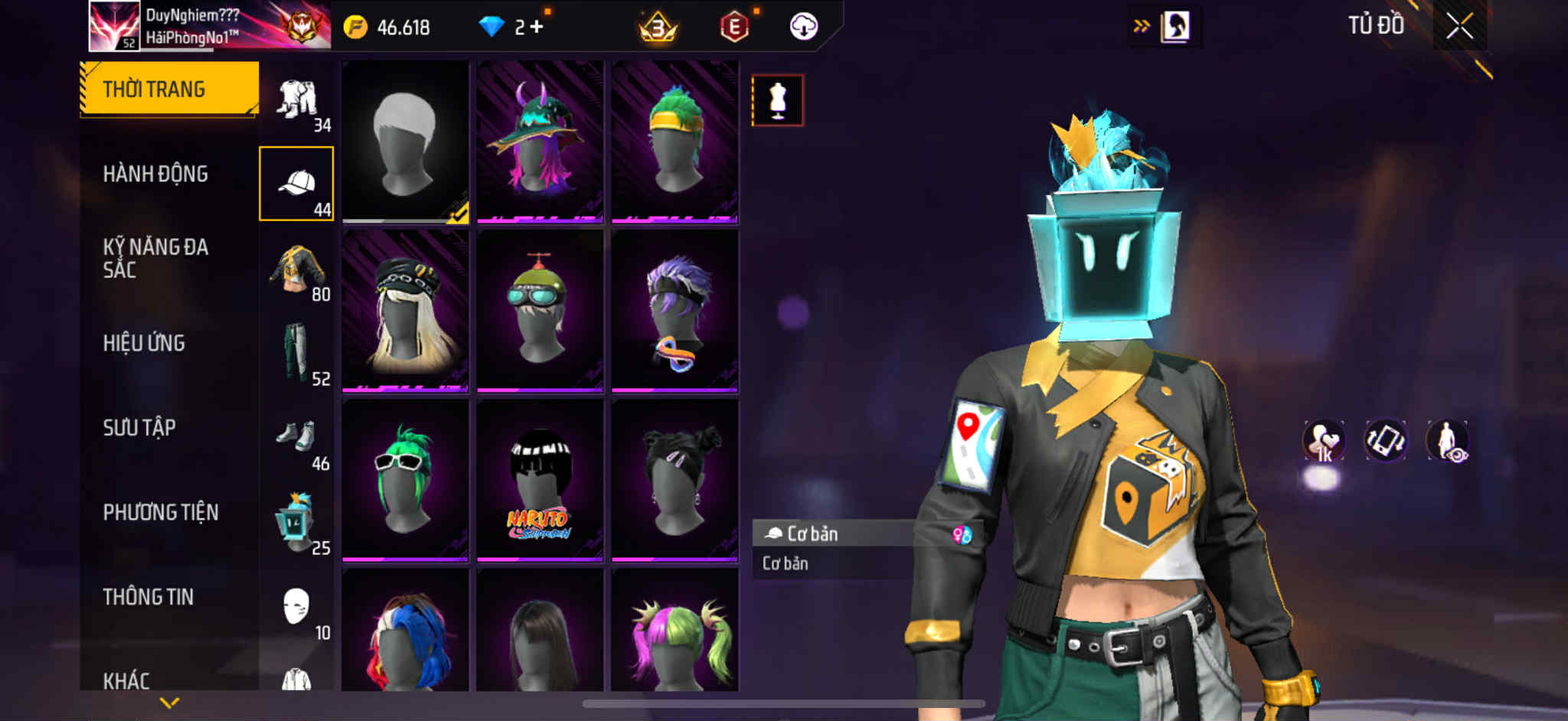Go to the Phương Tiện tab
This screenshot has height=721, width=1568.
(x=161, y=512)
